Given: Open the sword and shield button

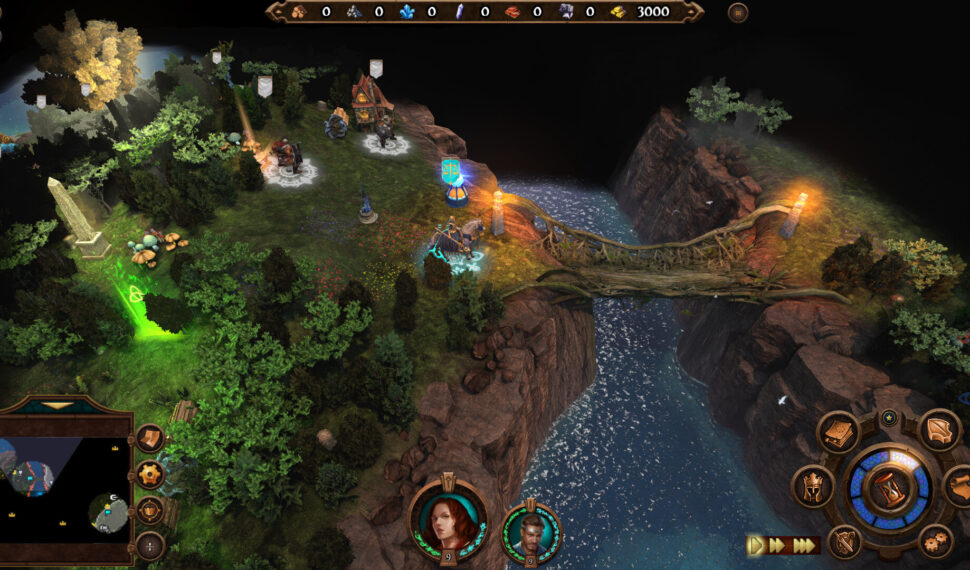Looking at the screenshot, I should 844,542.
